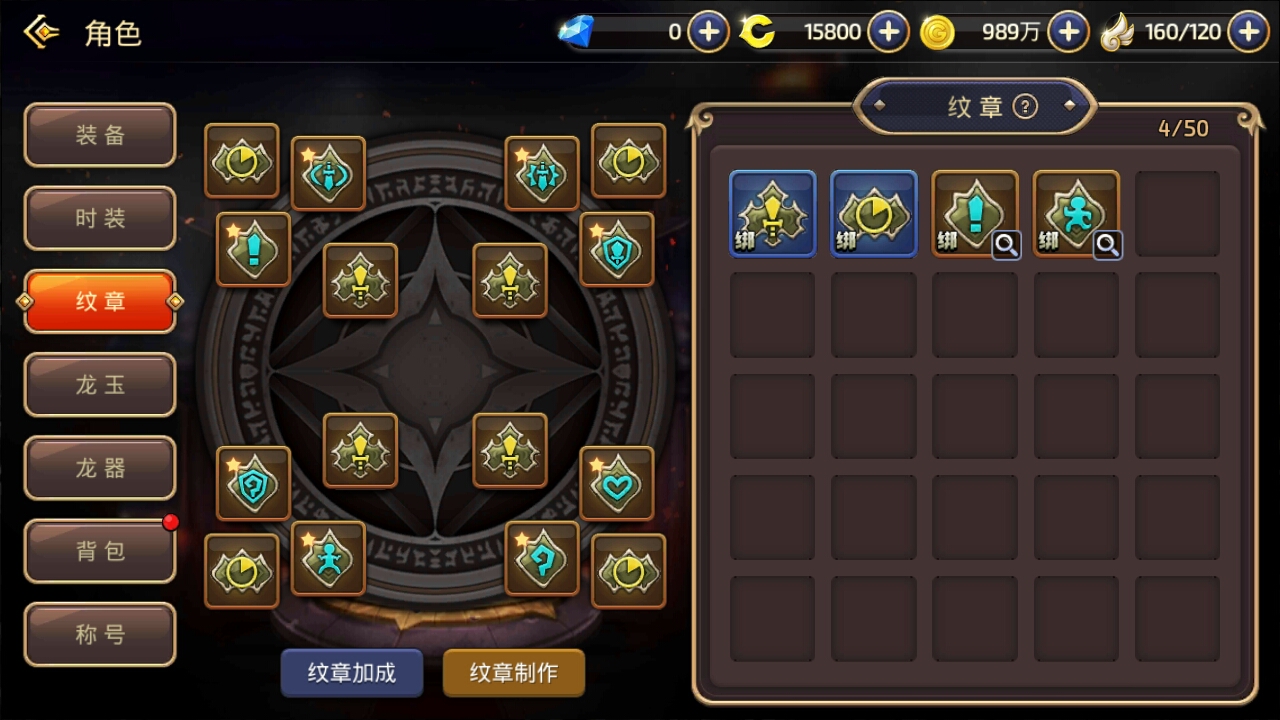Add diamonds with the plus button
1280x720 pixels.
[x=708, y=32]
